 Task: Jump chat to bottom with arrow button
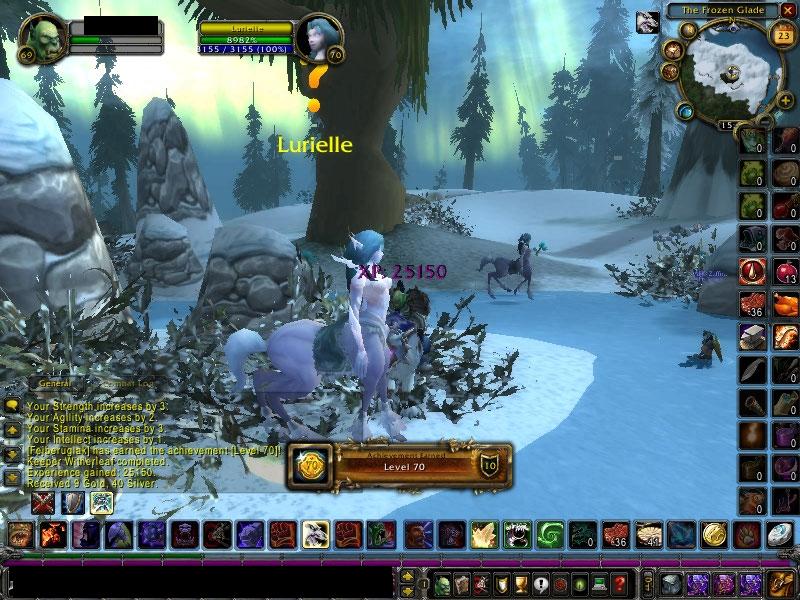pos(12,477)
